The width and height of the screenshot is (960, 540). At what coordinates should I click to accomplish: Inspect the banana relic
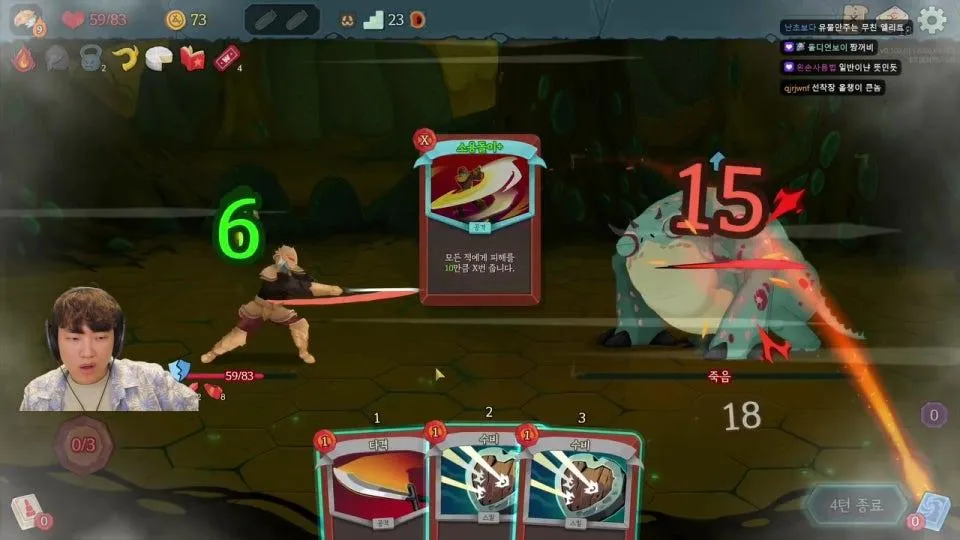tap(124, 59)
